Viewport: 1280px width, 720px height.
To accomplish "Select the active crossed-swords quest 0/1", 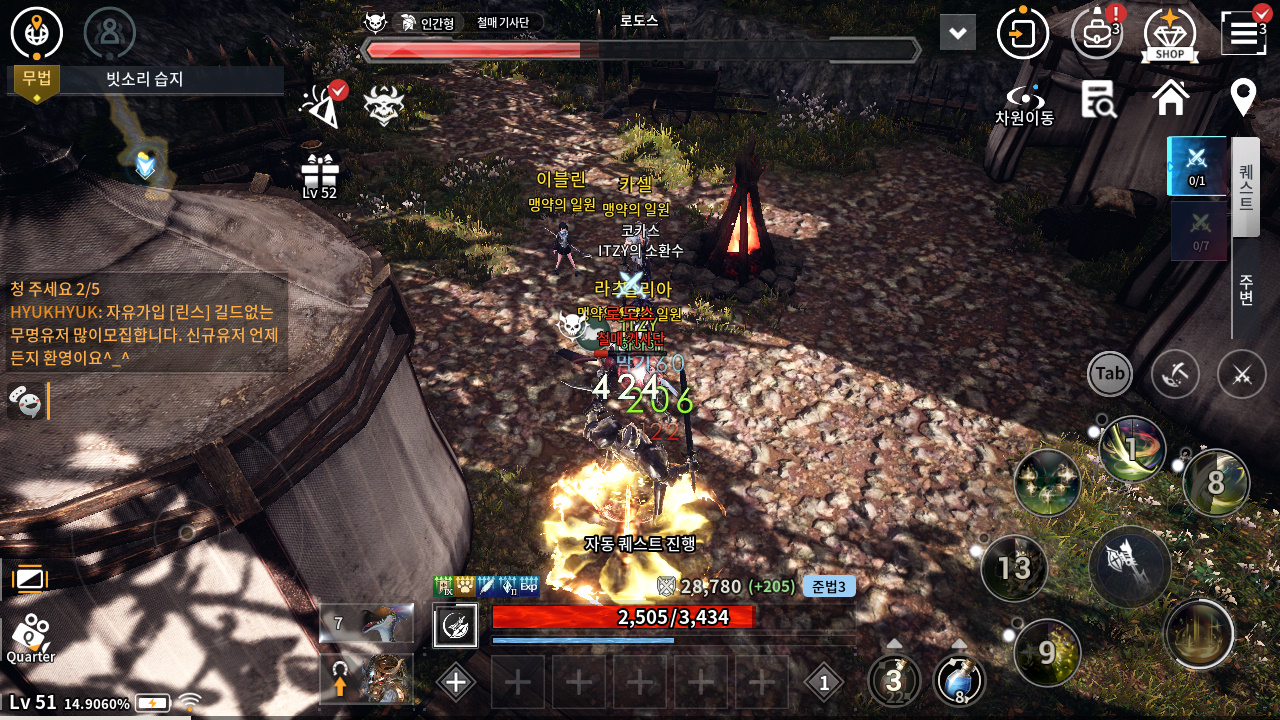I will (x=1197, y=165).
